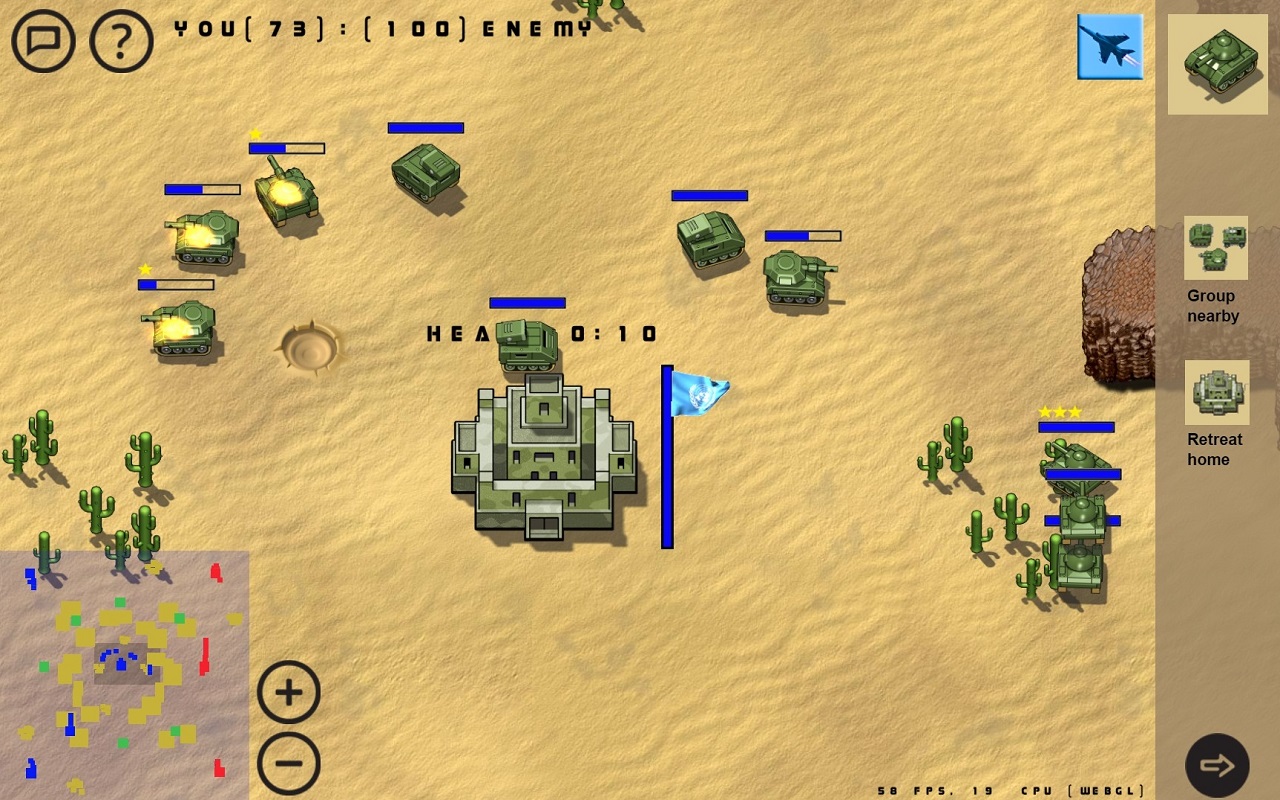The width and height of the screenshot is (1280, 800).
Task: Click the minimap in the bottom left corner
Action: 124,675
